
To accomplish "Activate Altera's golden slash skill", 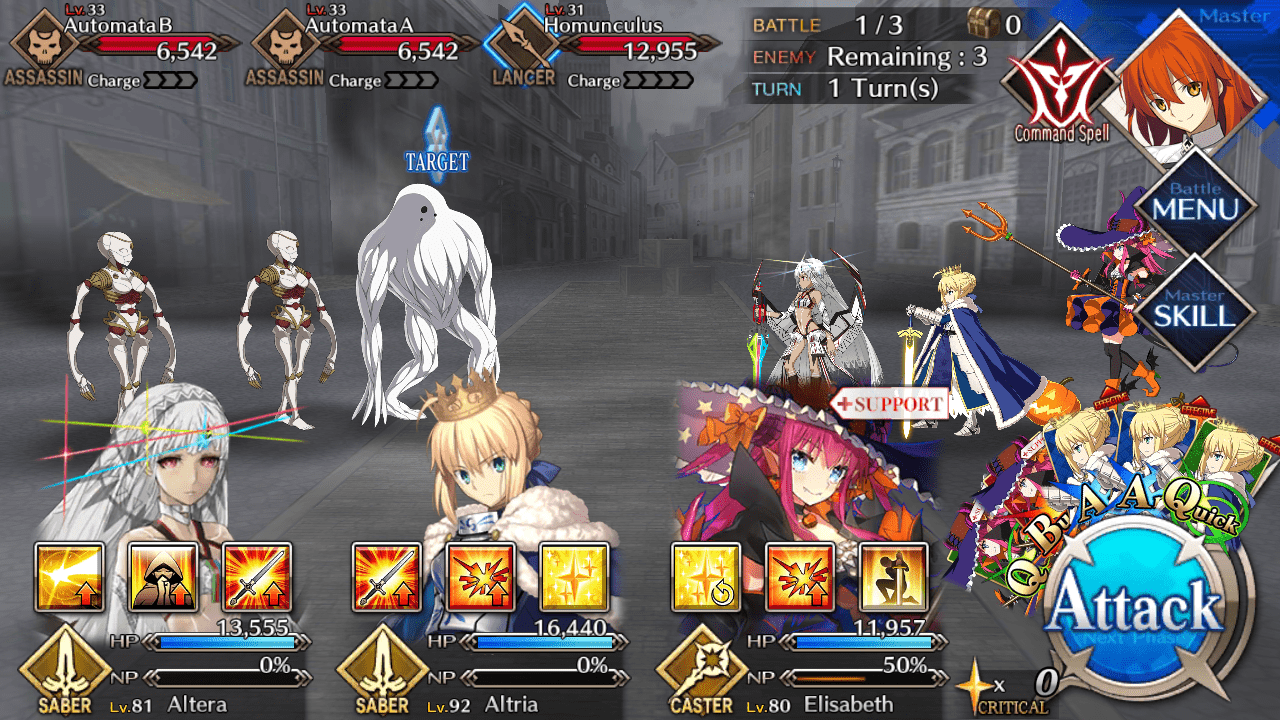I will pyautogui.click(x=70, y=577).
